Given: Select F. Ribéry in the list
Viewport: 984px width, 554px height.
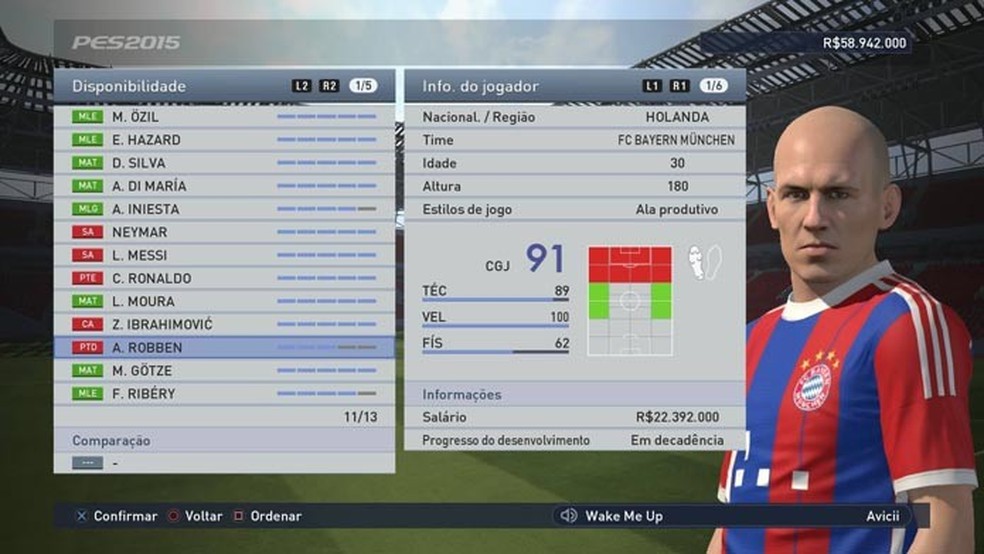Looking at the screenshot, I should (x=224, y=393).
